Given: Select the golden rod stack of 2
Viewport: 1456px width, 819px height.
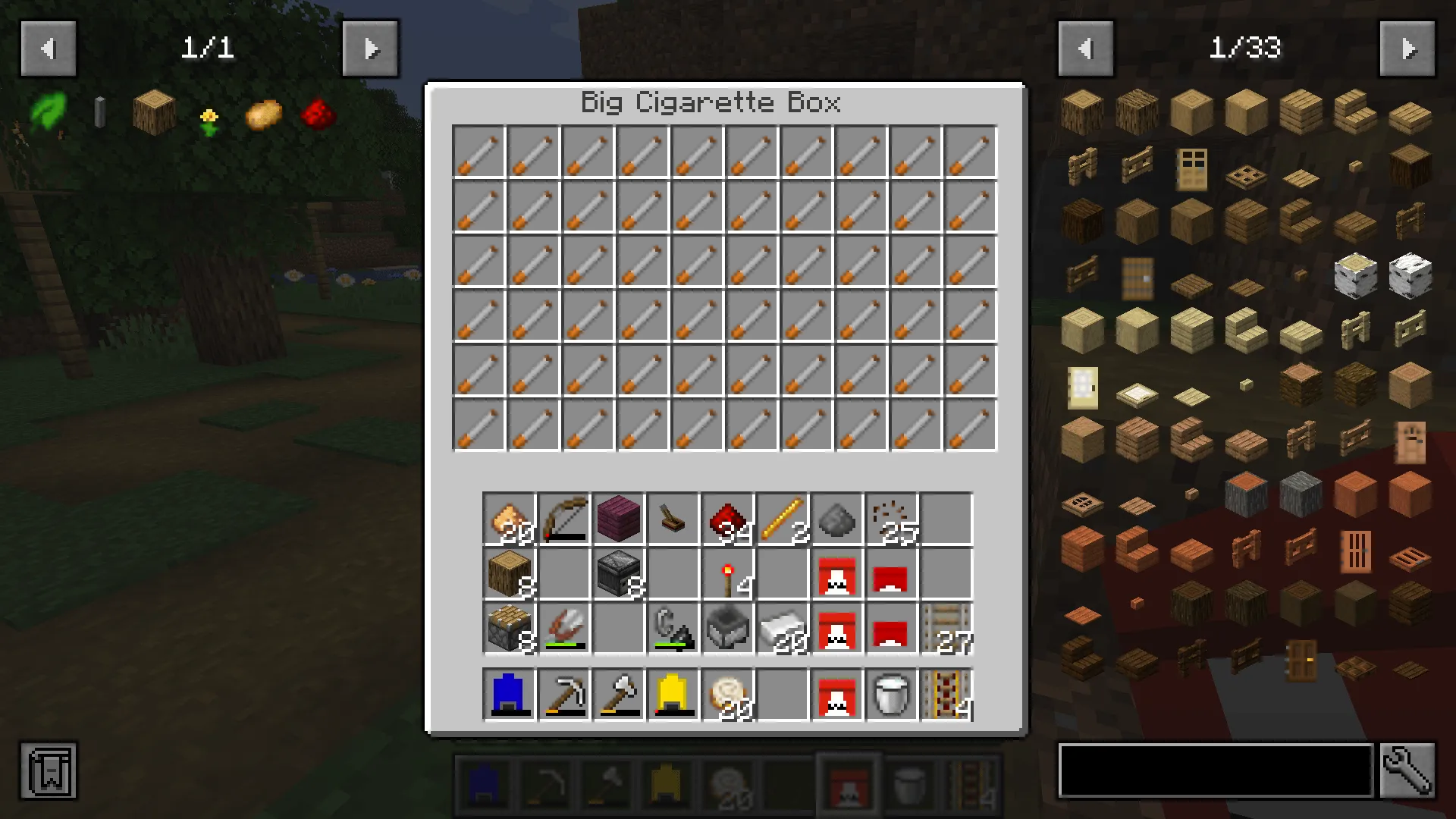Looking at the screenshot, I should (x=783, y=519).
